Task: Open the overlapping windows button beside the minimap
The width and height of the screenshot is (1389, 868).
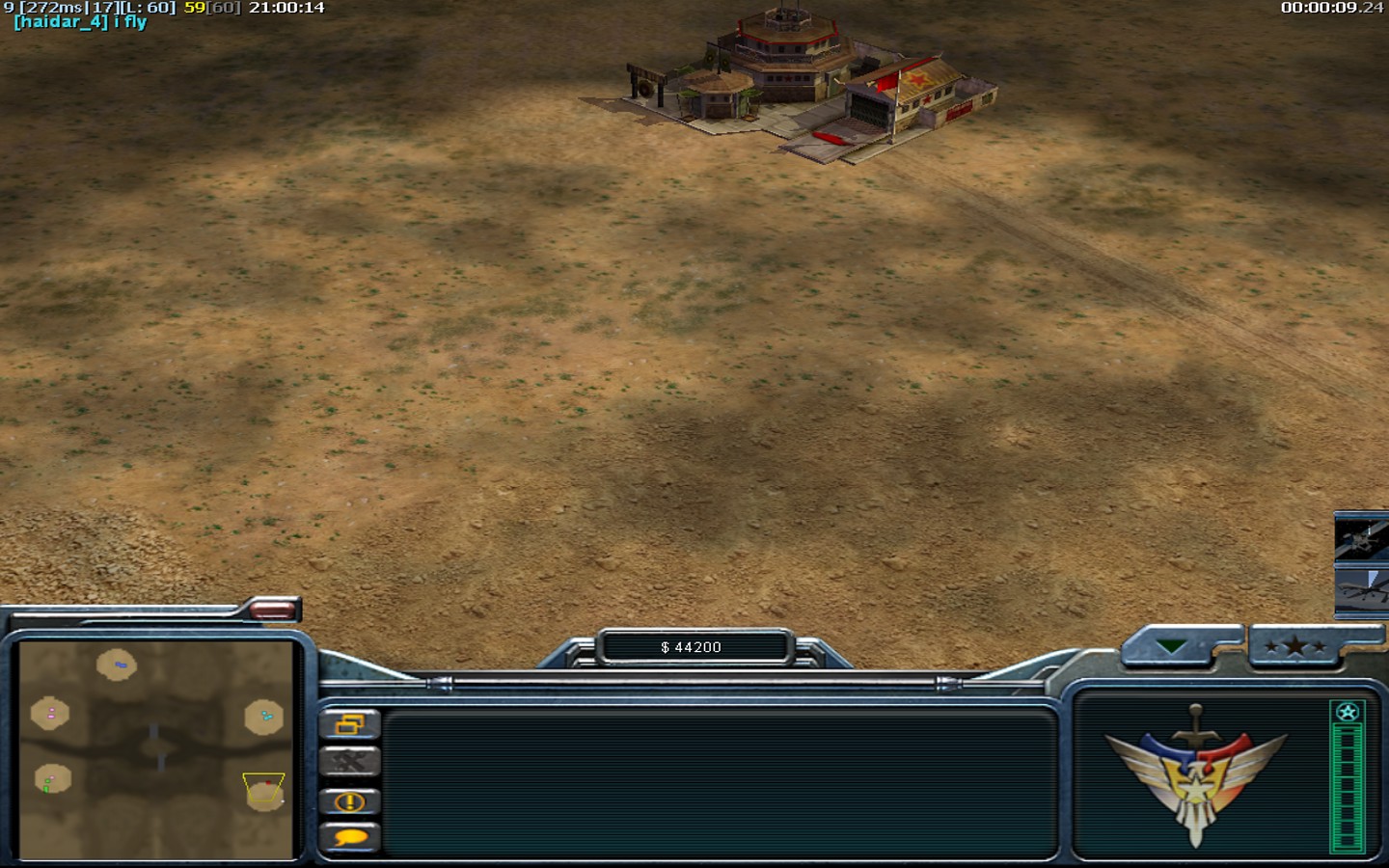Action: [349, 724]
